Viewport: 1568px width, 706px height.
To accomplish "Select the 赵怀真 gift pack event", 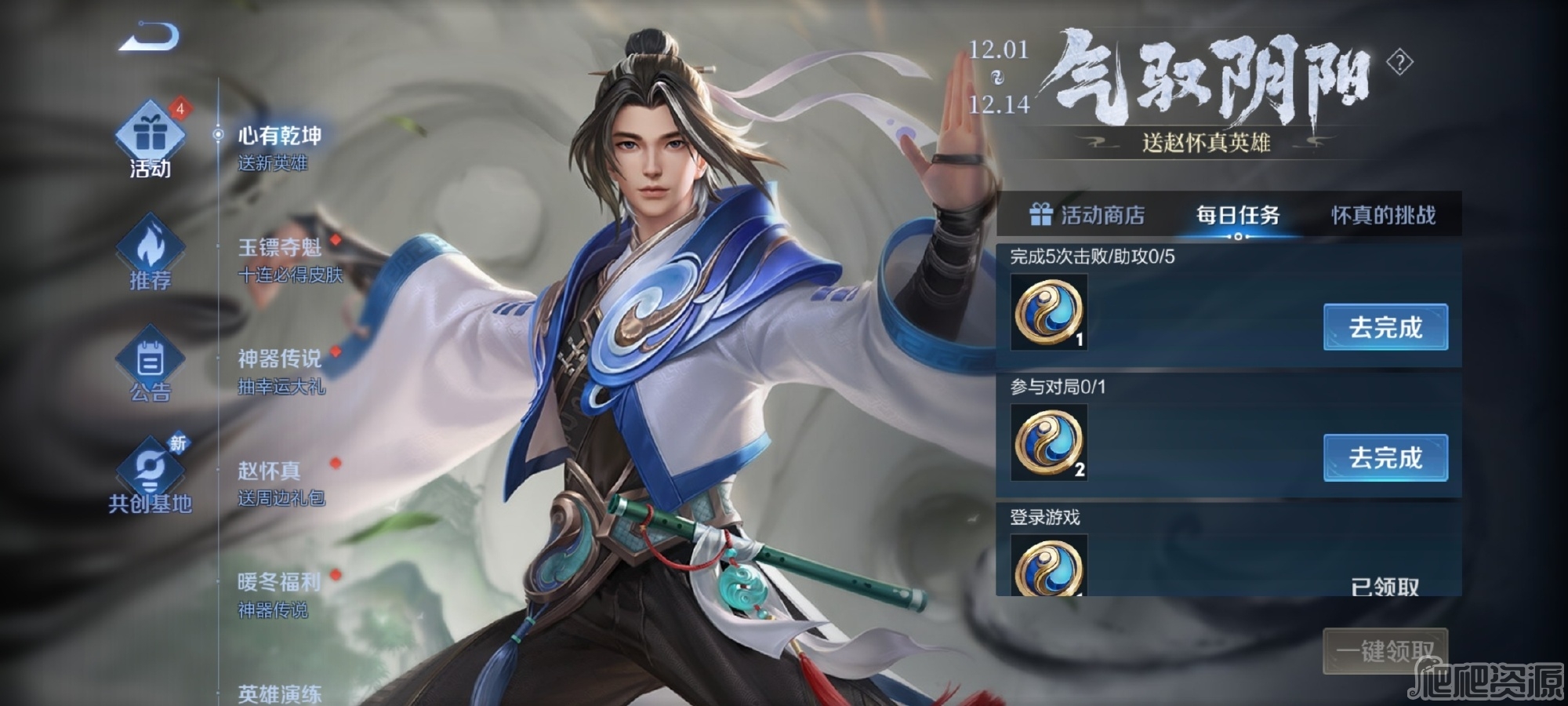I will tap(281, 483).
